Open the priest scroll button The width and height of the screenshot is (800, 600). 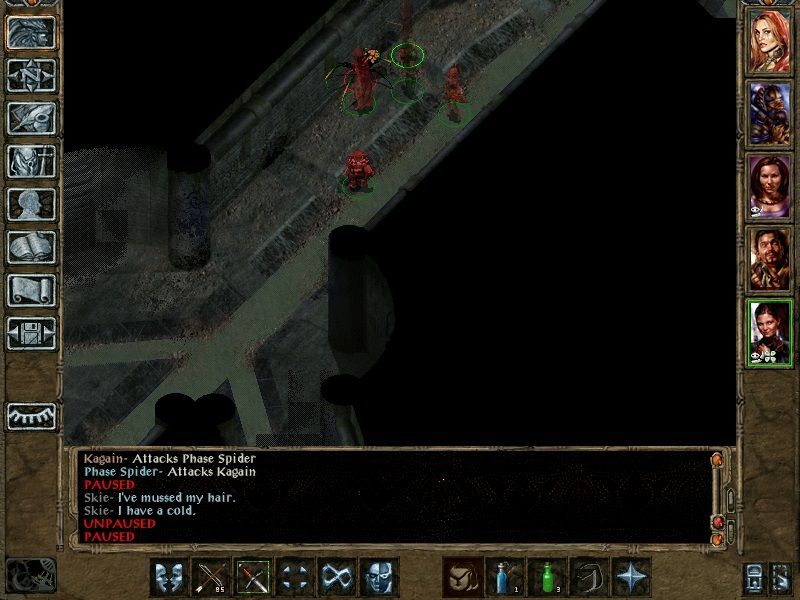click(x=31, y=290)
